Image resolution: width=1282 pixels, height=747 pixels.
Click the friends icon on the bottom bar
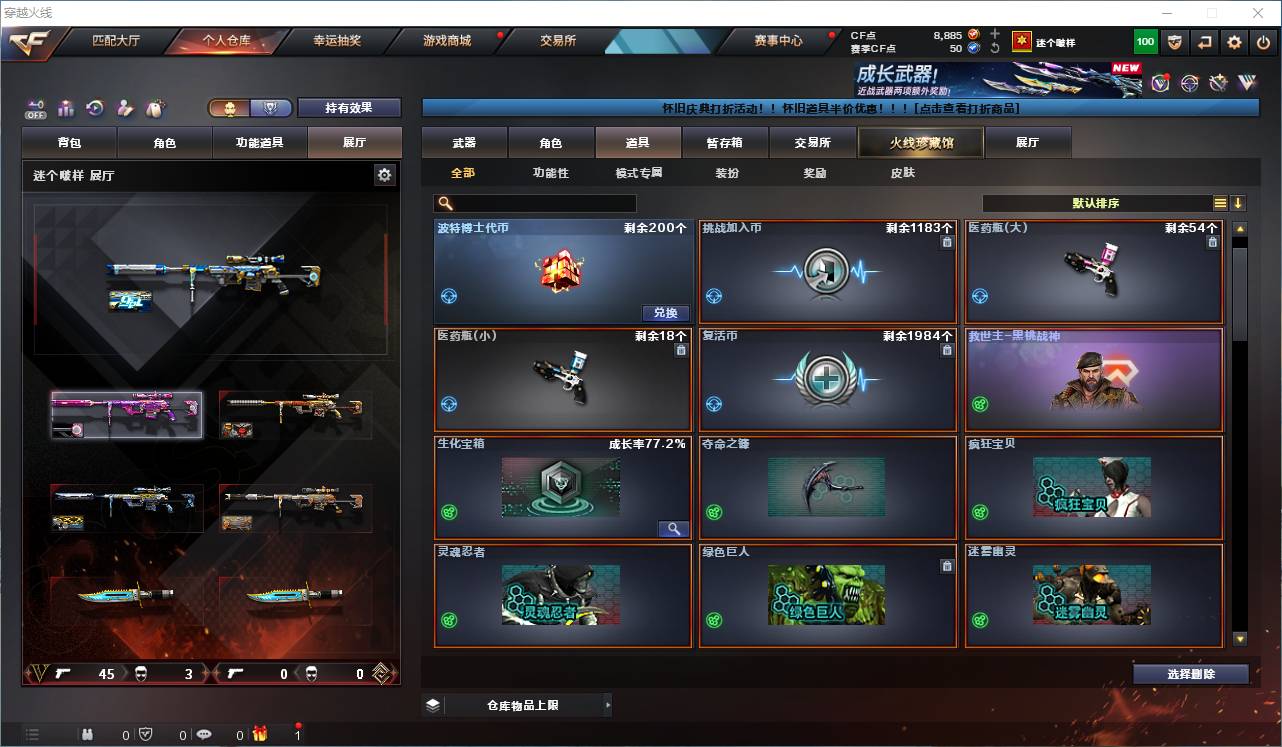tap(87, 732)
